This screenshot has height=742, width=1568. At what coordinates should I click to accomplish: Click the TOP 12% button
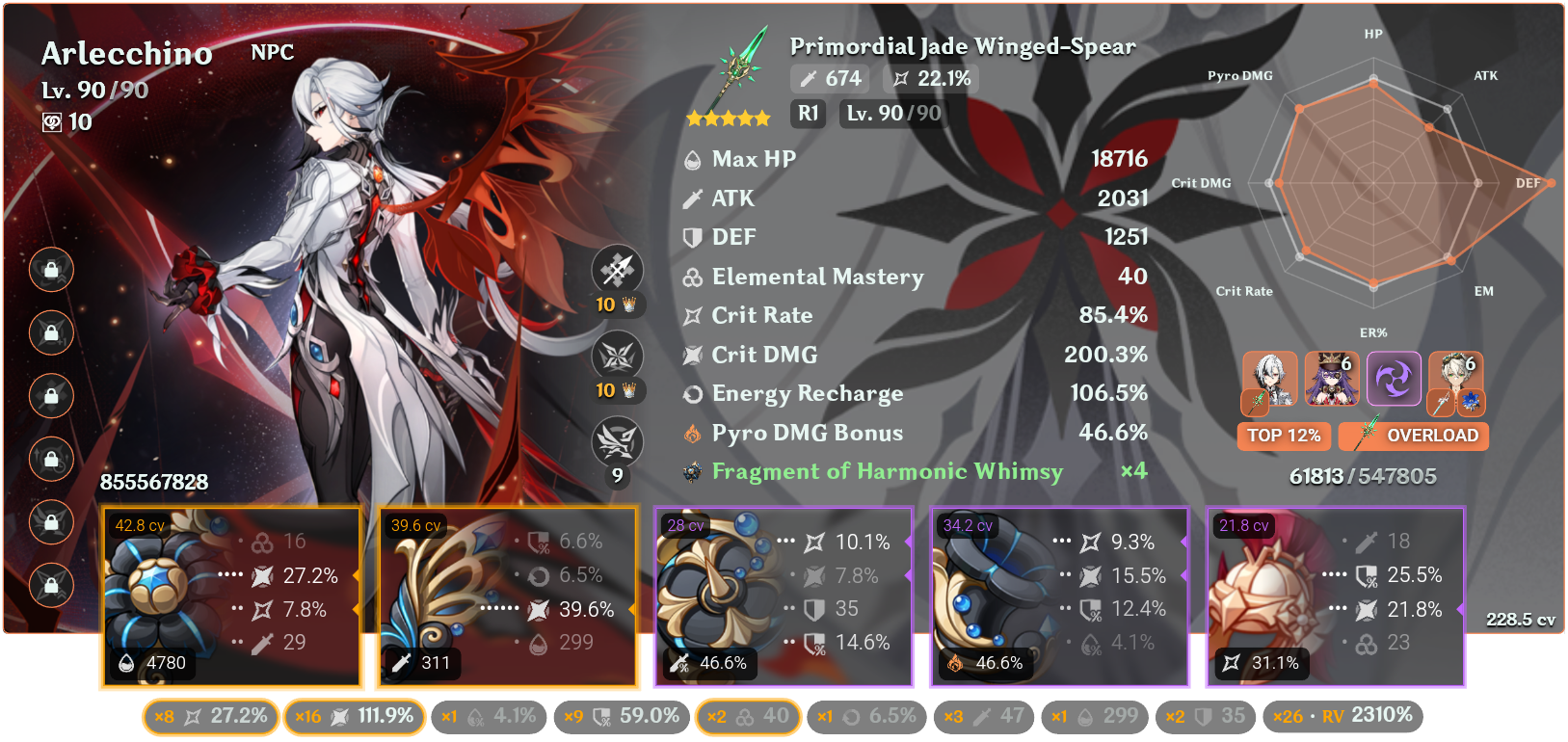(1284, 436)
